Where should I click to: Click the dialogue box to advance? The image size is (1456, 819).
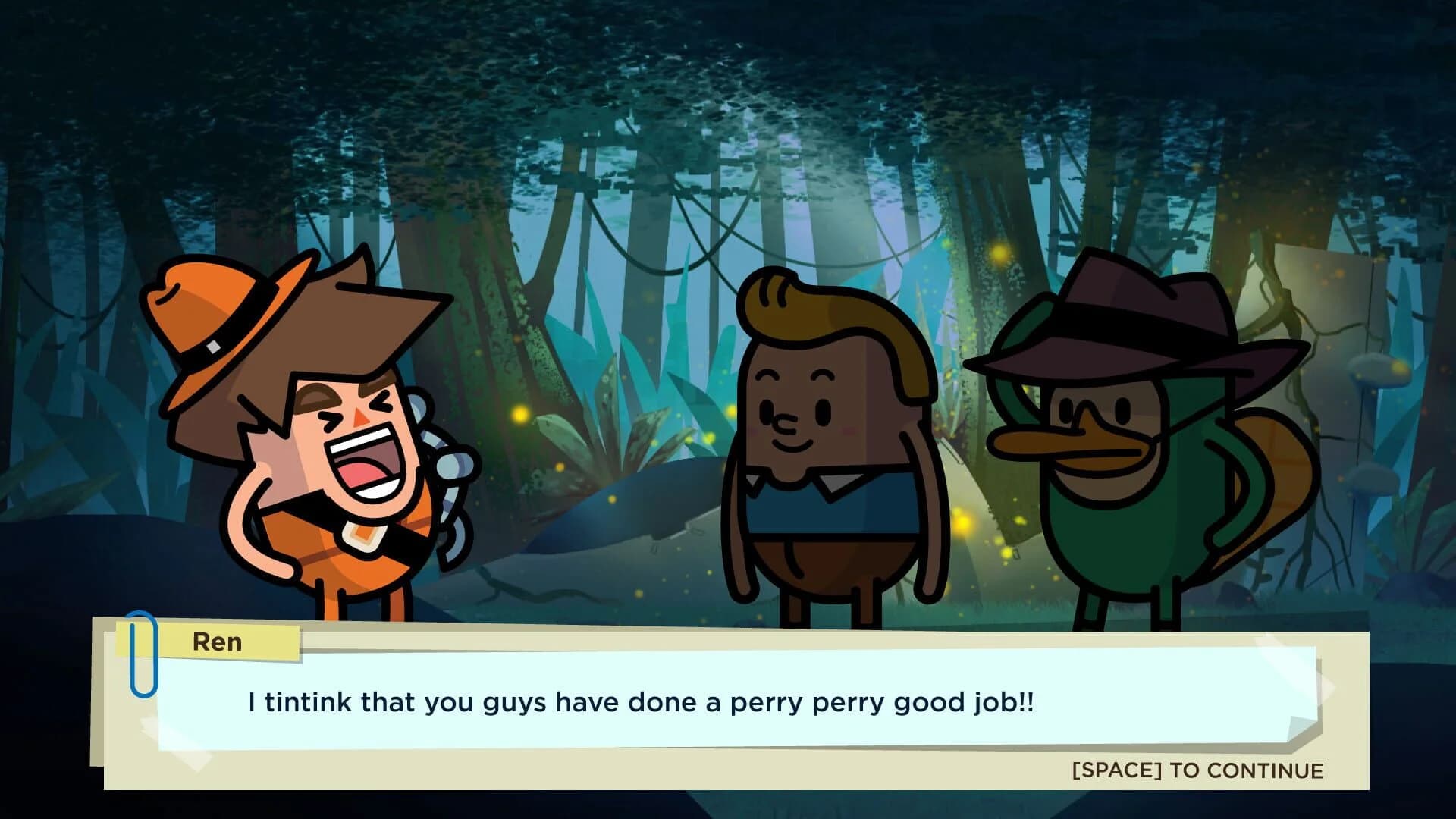(x=728, y=701)
